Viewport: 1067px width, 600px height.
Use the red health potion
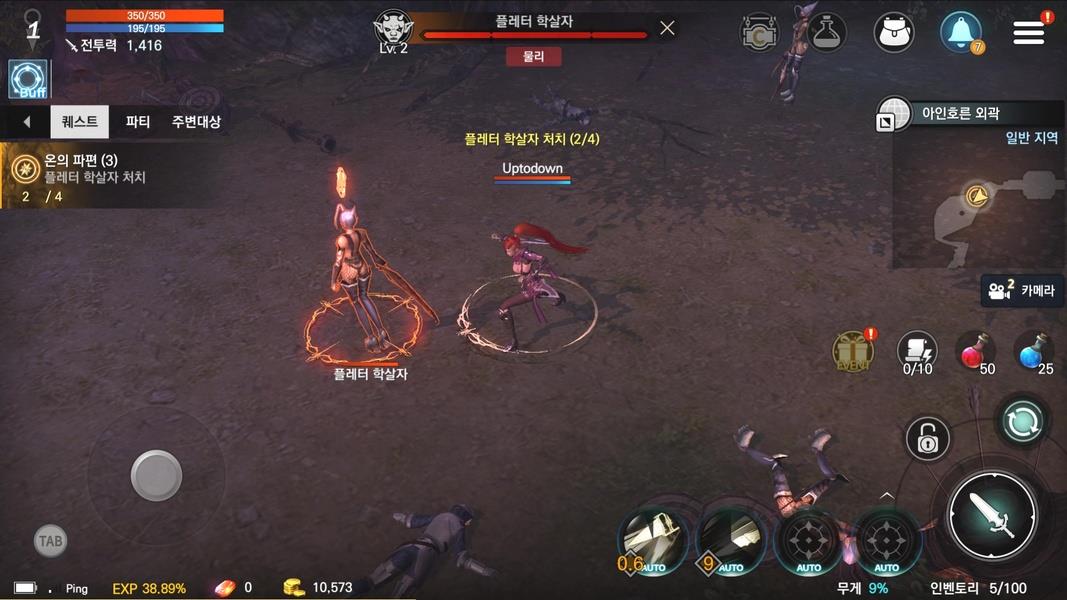(x=976, y=351)
